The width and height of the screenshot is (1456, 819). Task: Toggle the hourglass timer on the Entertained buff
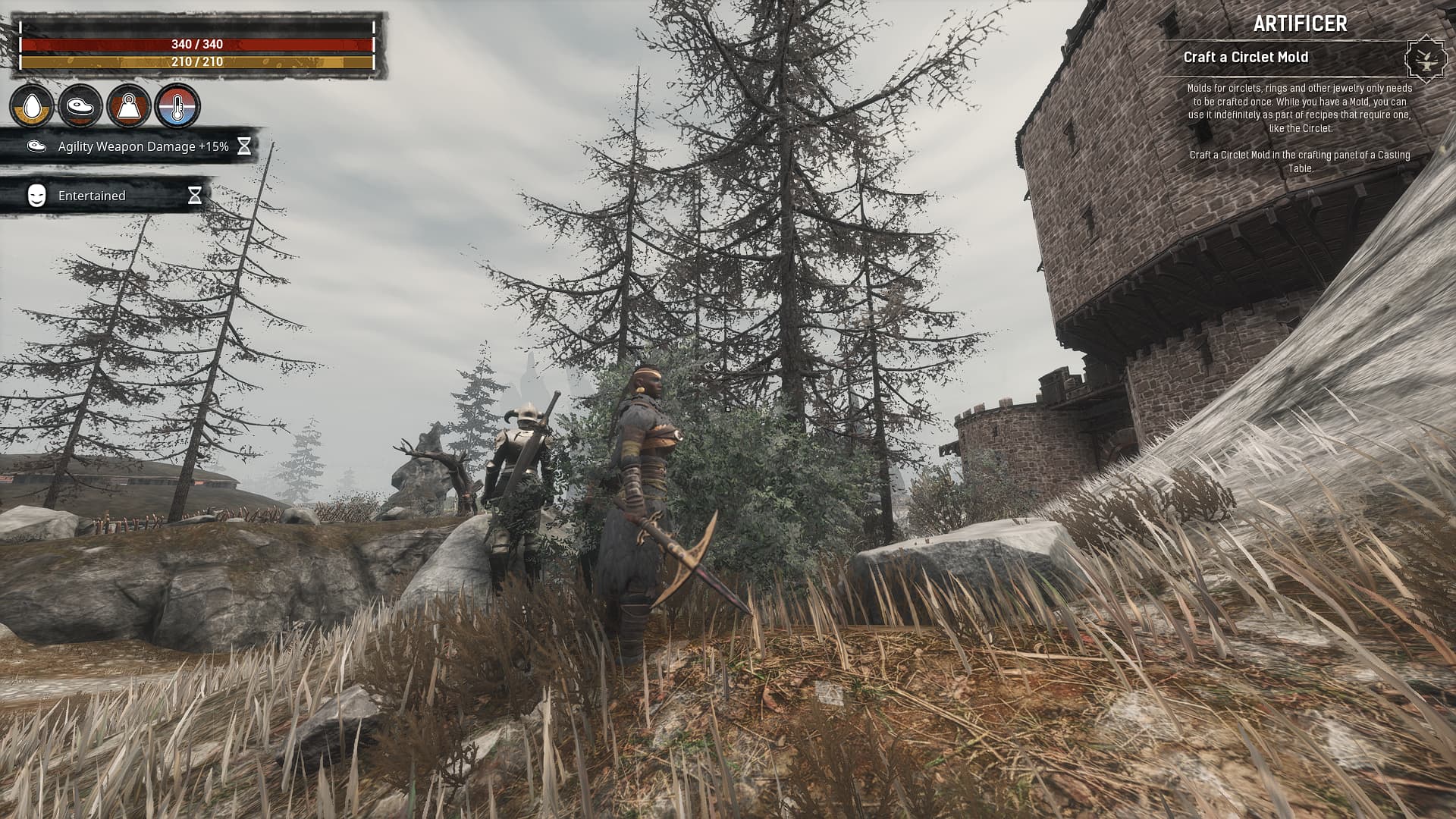[x=196, y=195]
